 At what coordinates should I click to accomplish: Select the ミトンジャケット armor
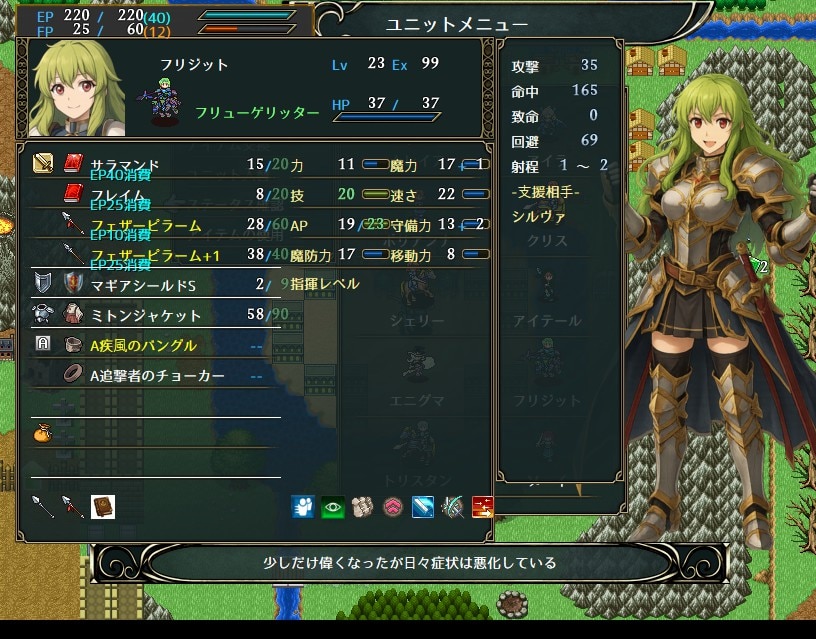pos(146,315)
